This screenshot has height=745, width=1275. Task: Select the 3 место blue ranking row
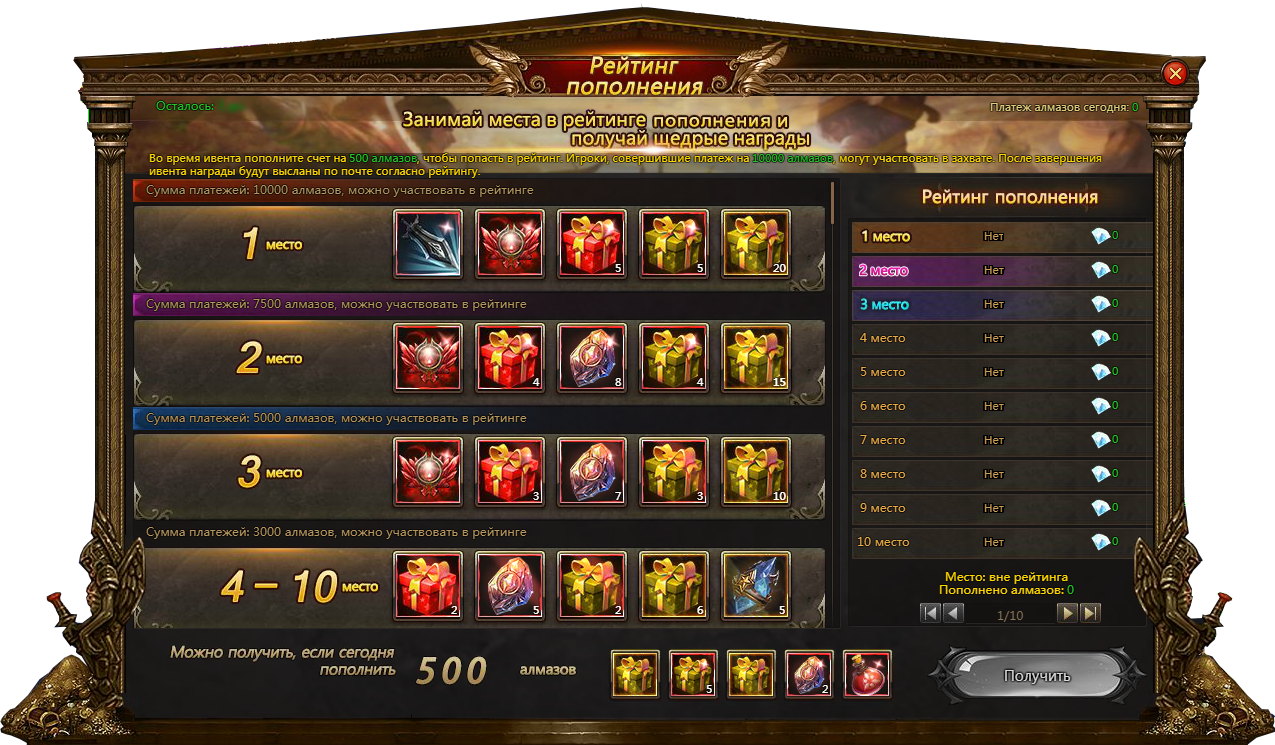click(x=1000, y=304)
